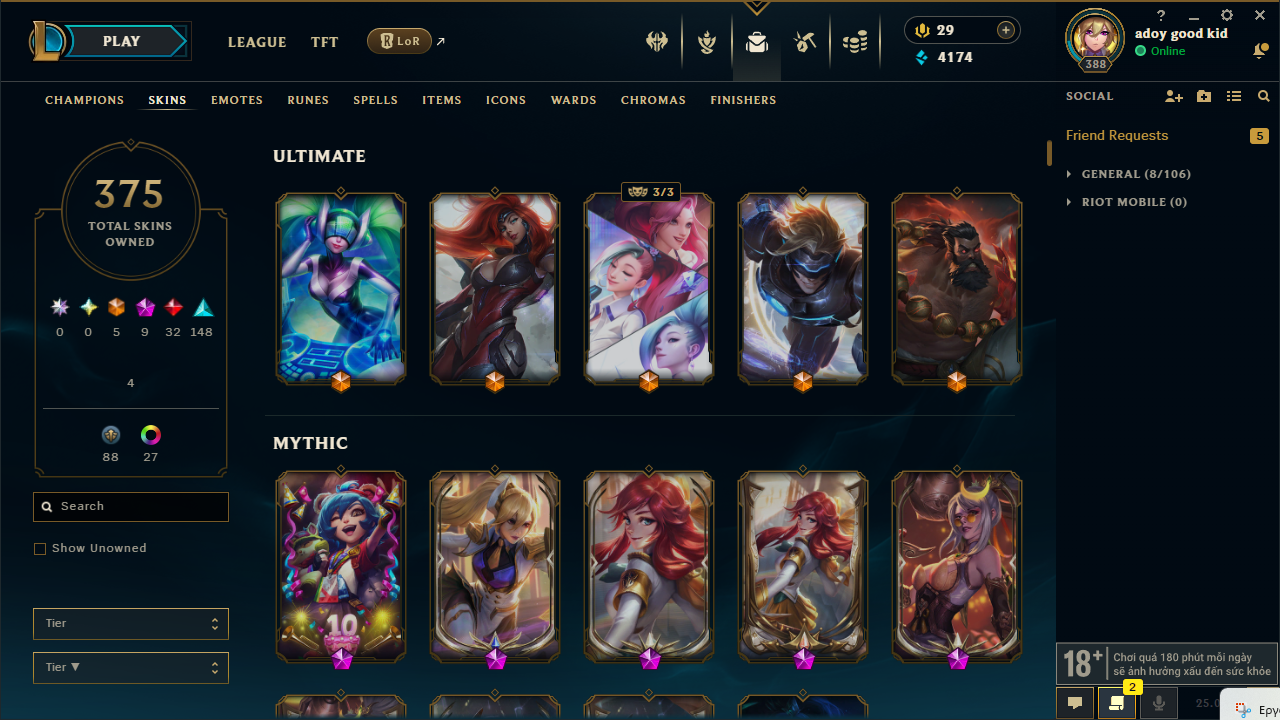Open the loot backpack icon
This screenshot has height=720, width=1280.
coord(757,42)
